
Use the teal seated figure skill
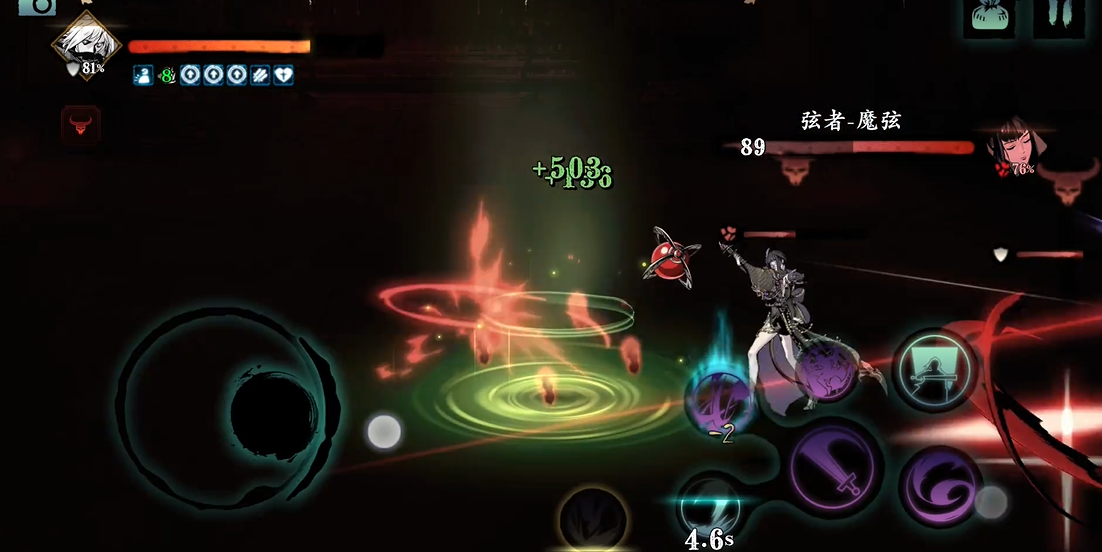pos(934,369)
